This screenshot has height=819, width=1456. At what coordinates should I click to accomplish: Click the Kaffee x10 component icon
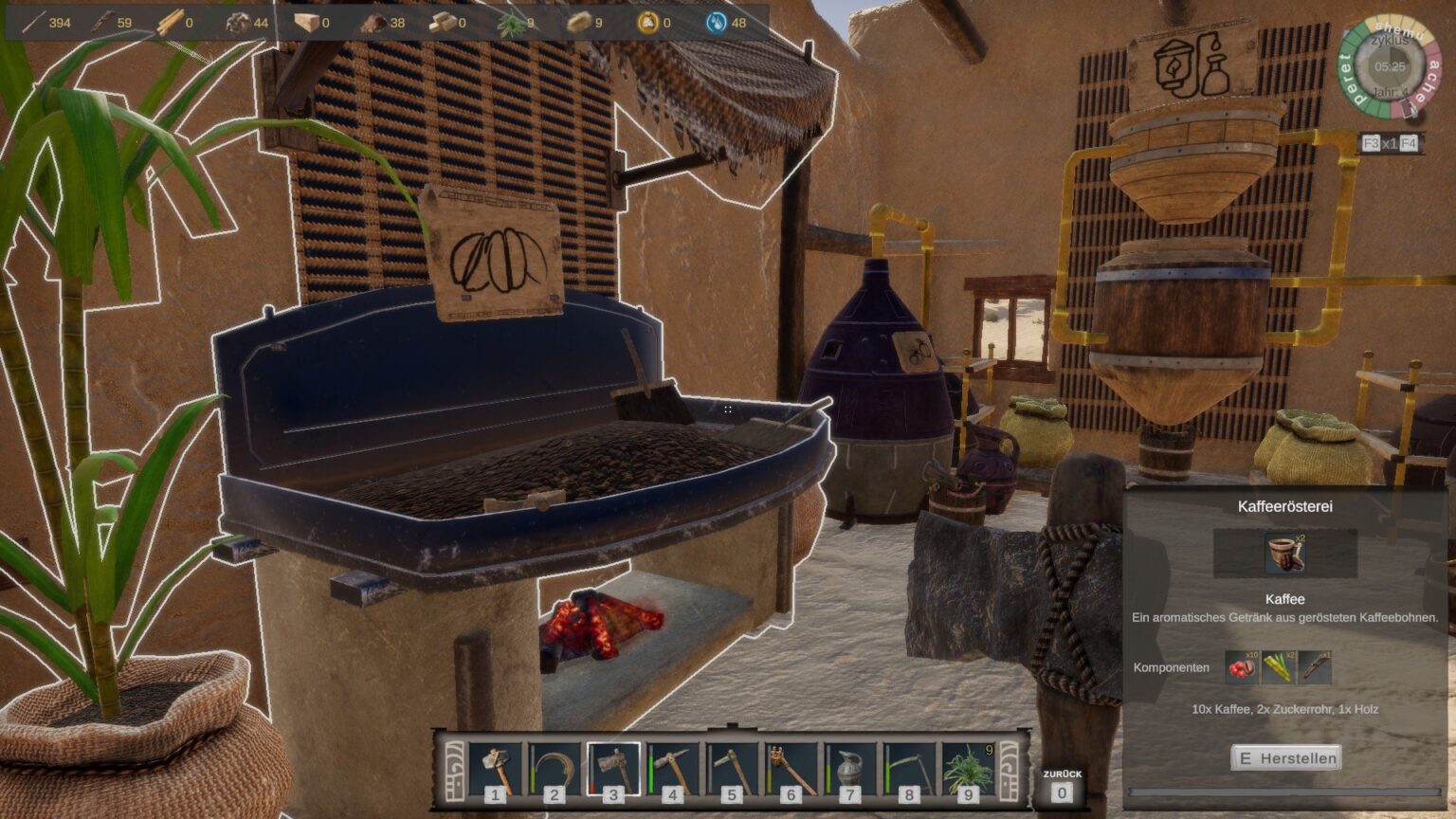coord(1240,668)
